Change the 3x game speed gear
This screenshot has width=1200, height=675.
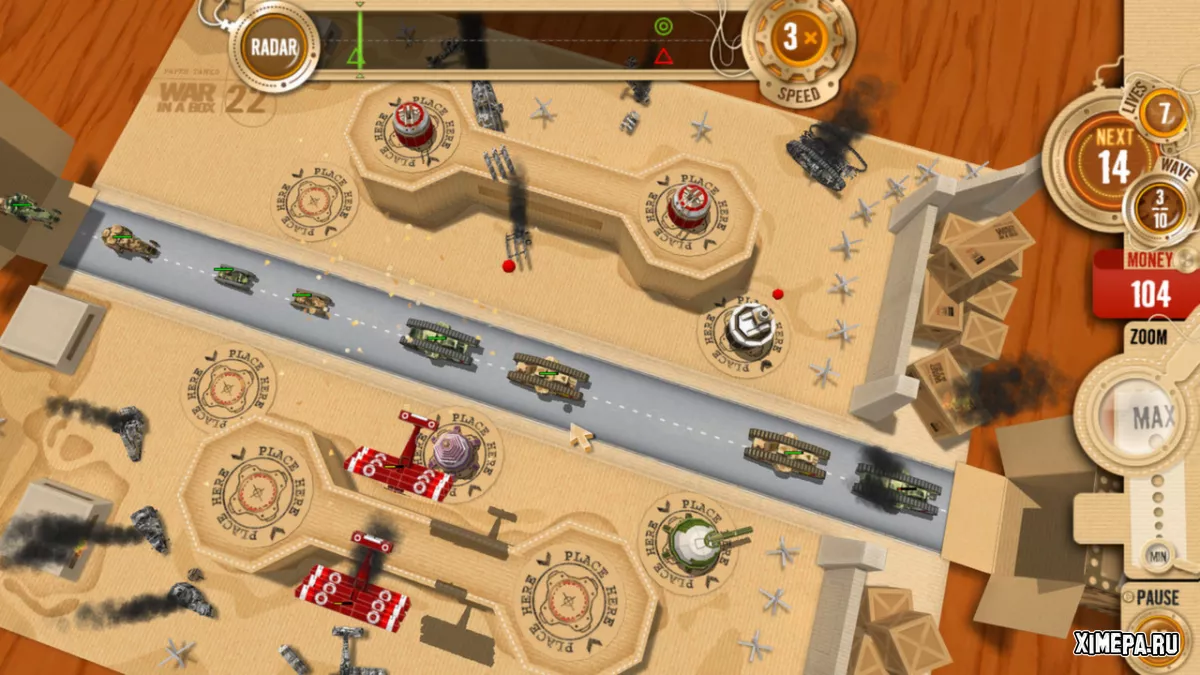tap(798, 42)
